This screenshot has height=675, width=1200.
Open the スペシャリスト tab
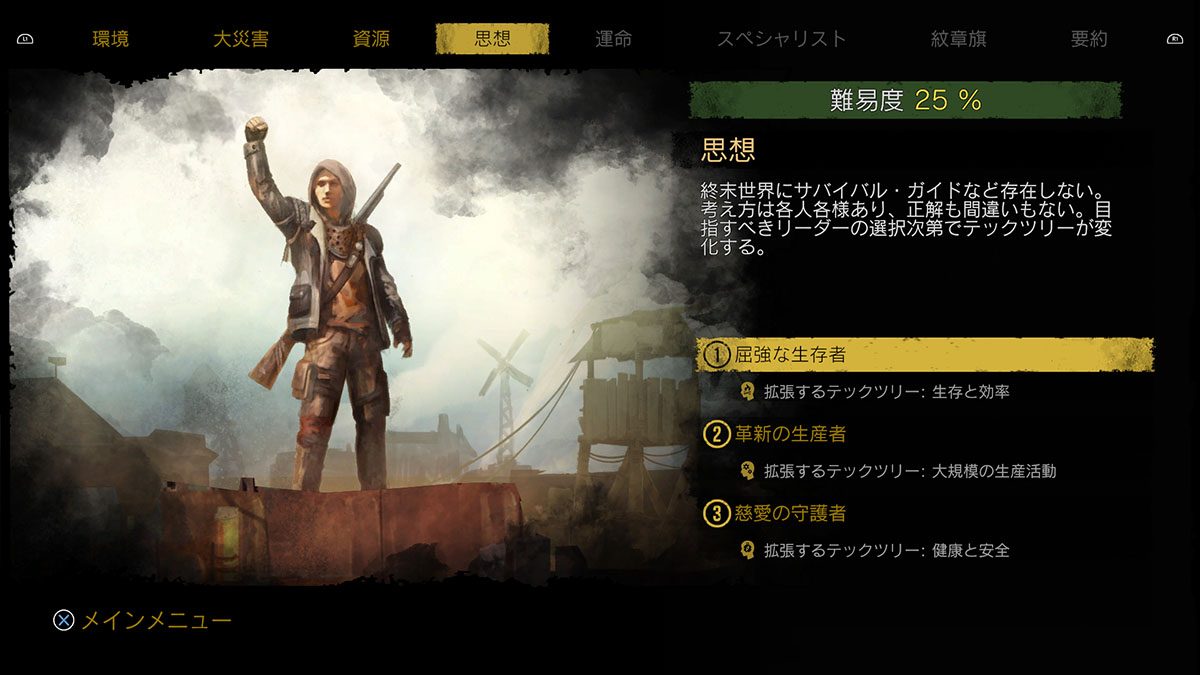pyautogui.click(x=781, y=40)
